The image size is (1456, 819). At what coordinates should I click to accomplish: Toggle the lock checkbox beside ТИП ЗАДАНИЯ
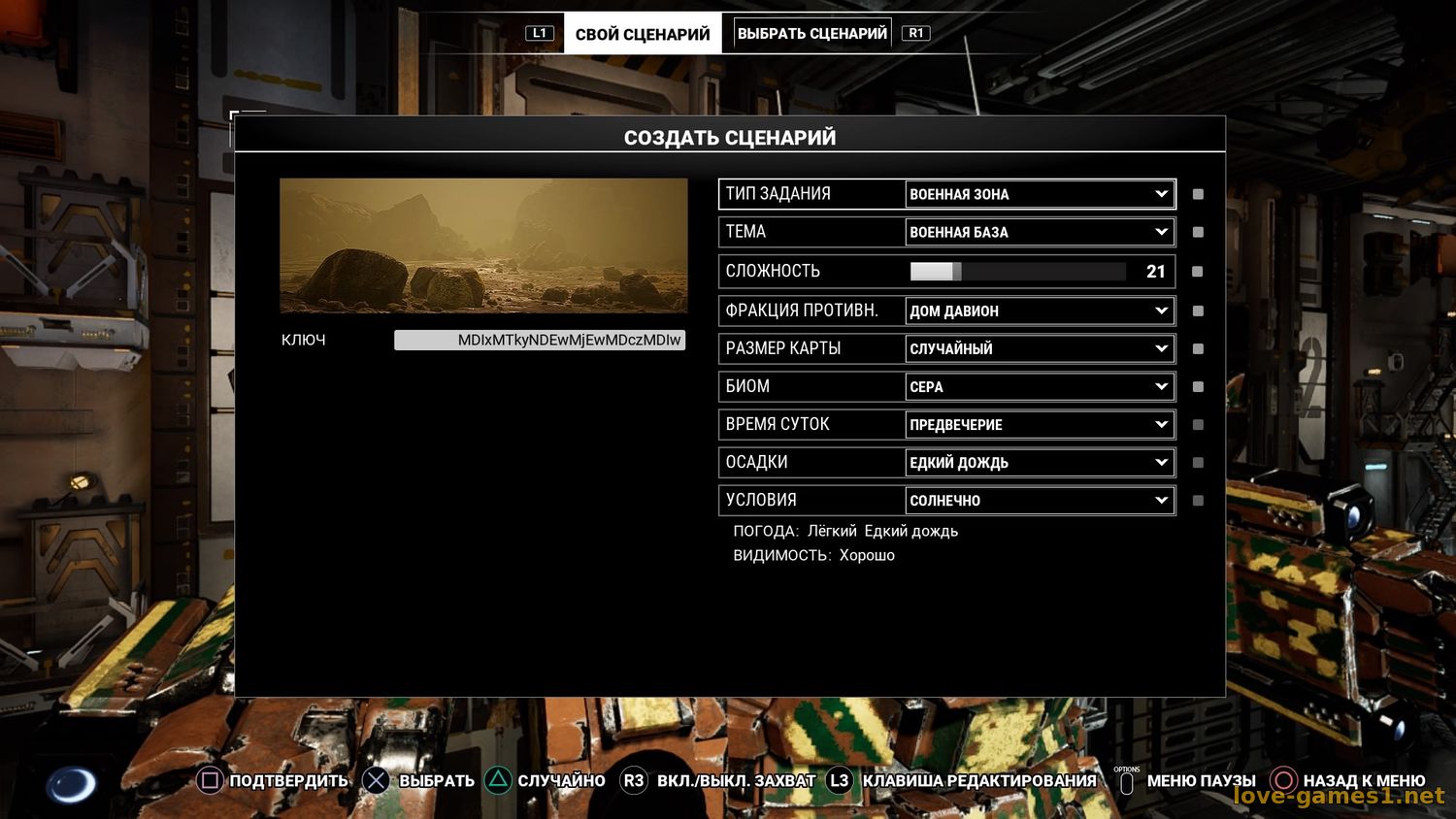pyautogui.click(x=1198, y=194)
